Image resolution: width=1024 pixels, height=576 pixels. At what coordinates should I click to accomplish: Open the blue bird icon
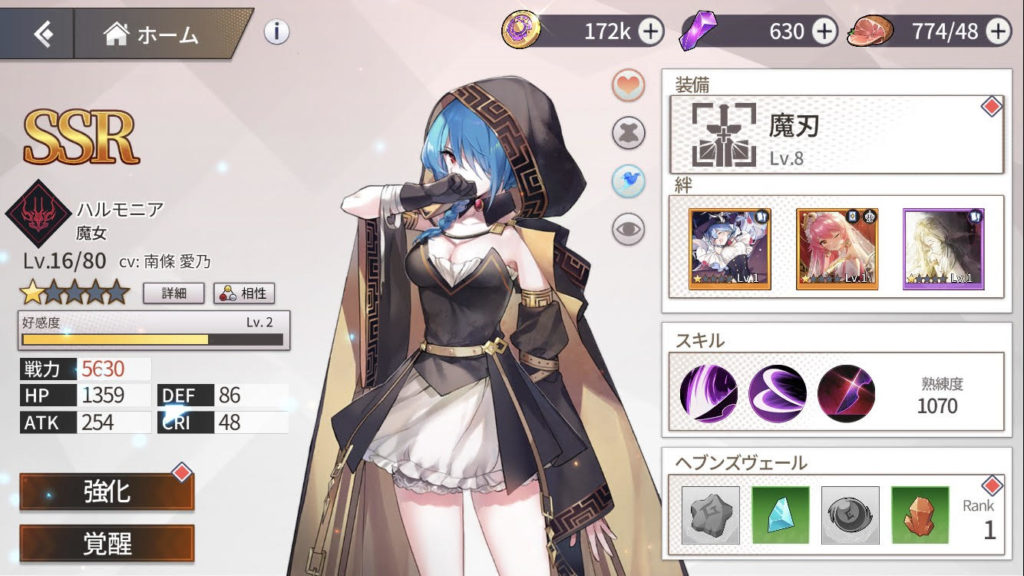628,180
